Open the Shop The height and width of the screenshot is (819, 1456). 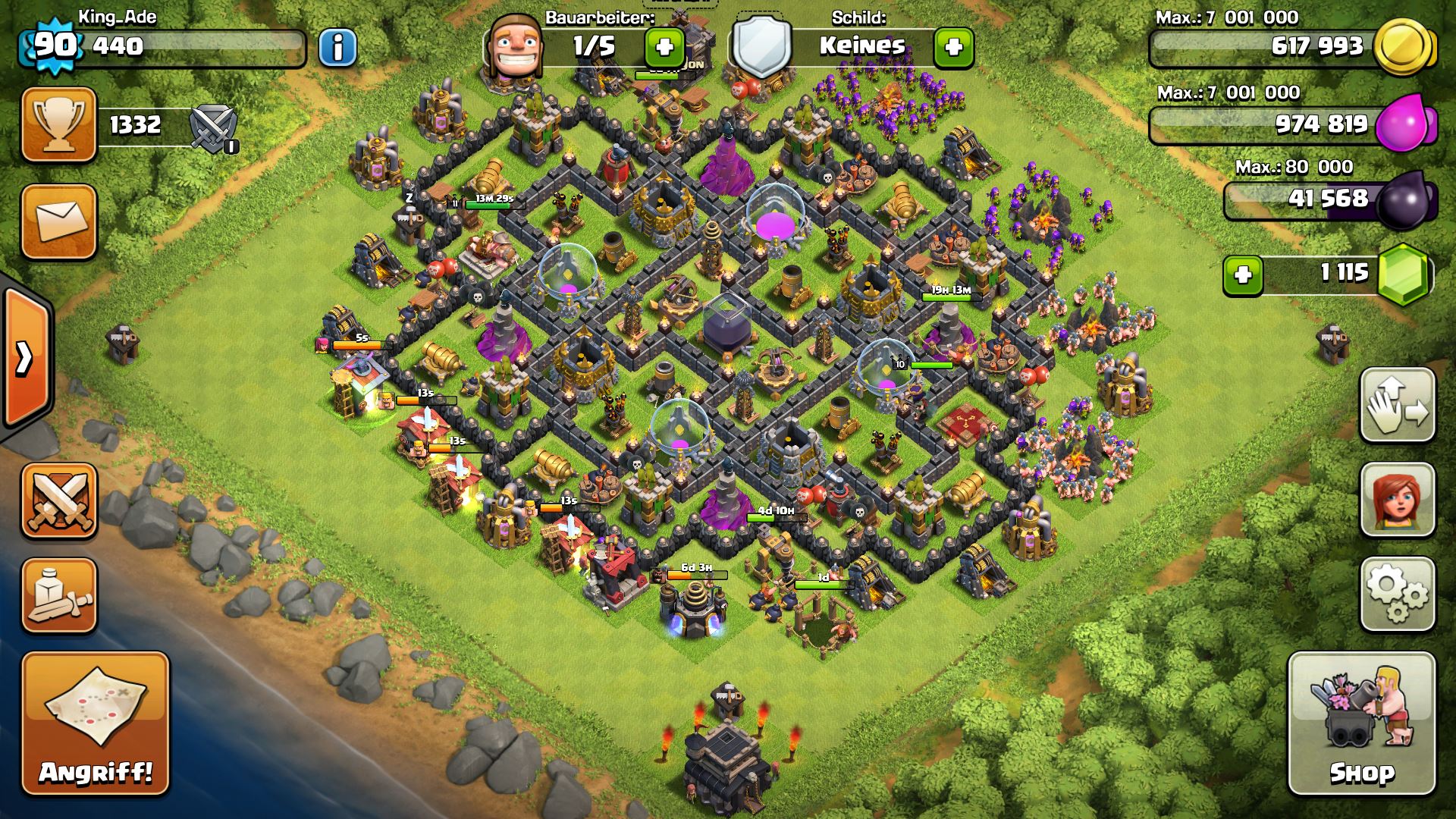point(1361,723)
